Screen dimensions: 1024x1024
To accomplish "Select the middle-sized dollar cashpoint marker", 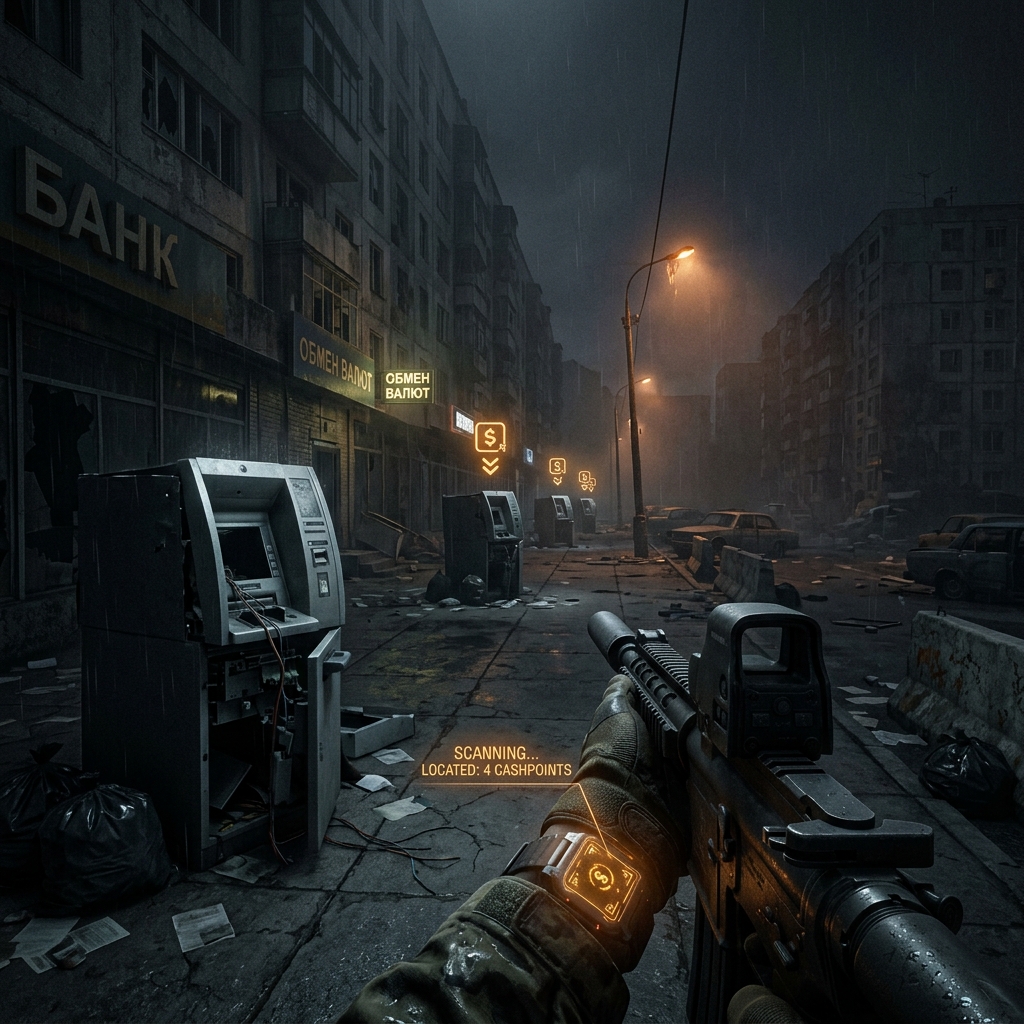I will (x=557, y=466).
